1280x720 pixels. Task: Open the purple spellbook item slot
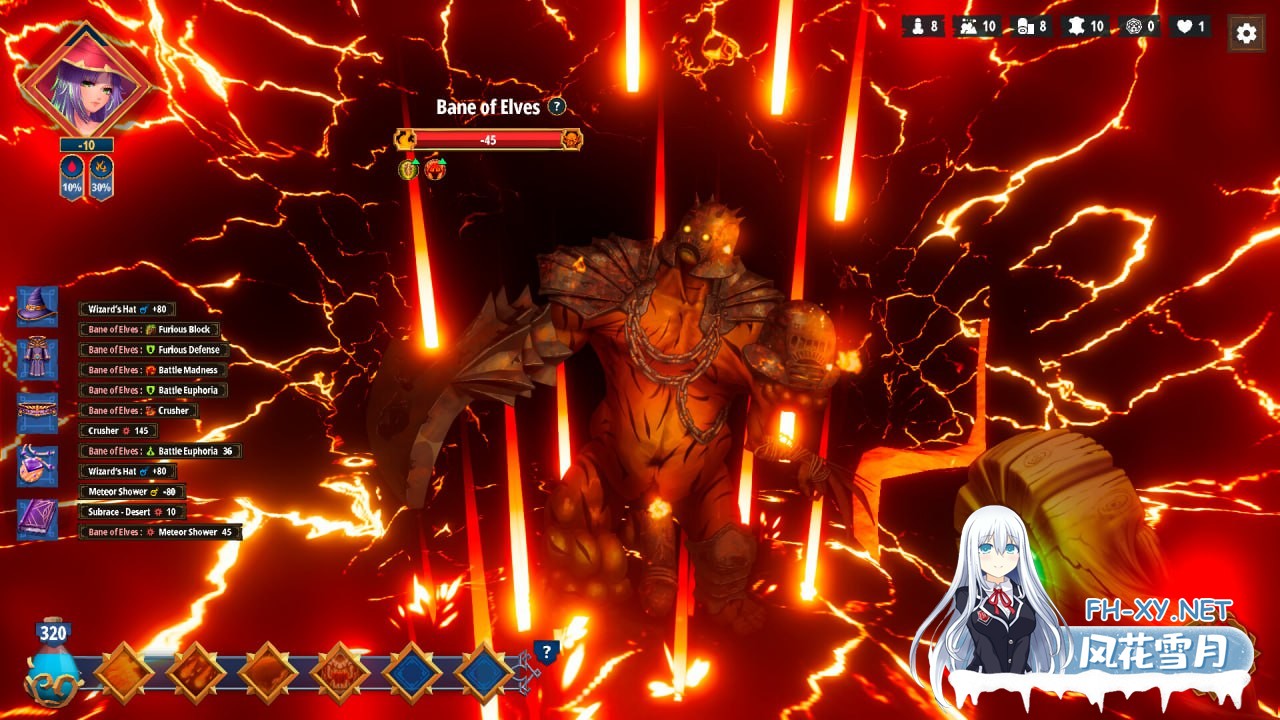(37, 520)
